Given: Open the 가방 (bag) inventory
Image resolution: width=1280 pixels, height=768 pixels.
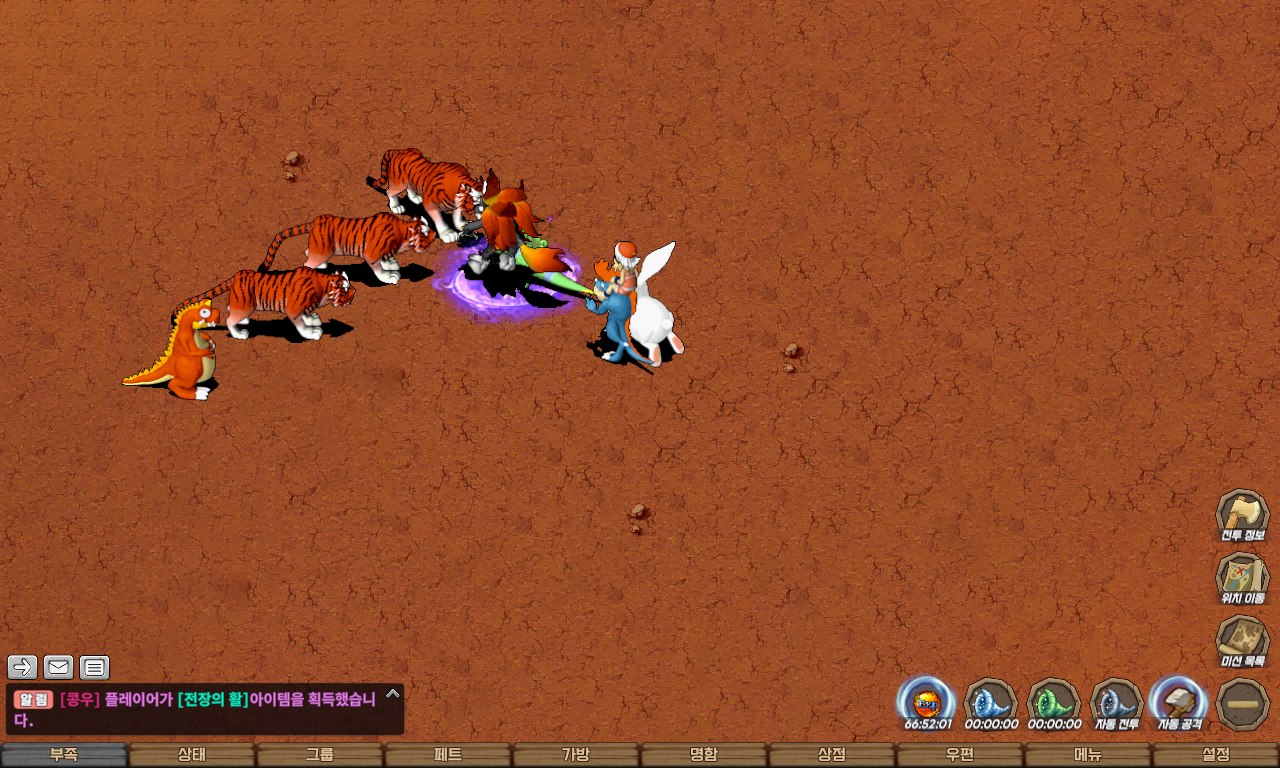Looking at the screenshot, I should click(576, 755).
